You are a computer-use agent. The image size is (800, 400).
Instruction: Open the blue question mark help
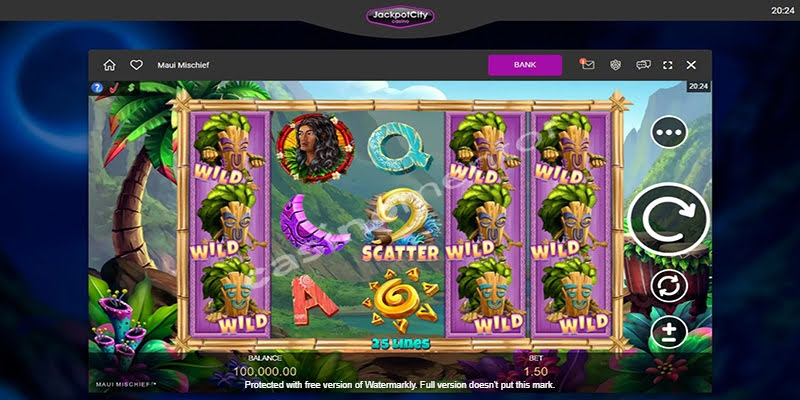pos(97,88)
